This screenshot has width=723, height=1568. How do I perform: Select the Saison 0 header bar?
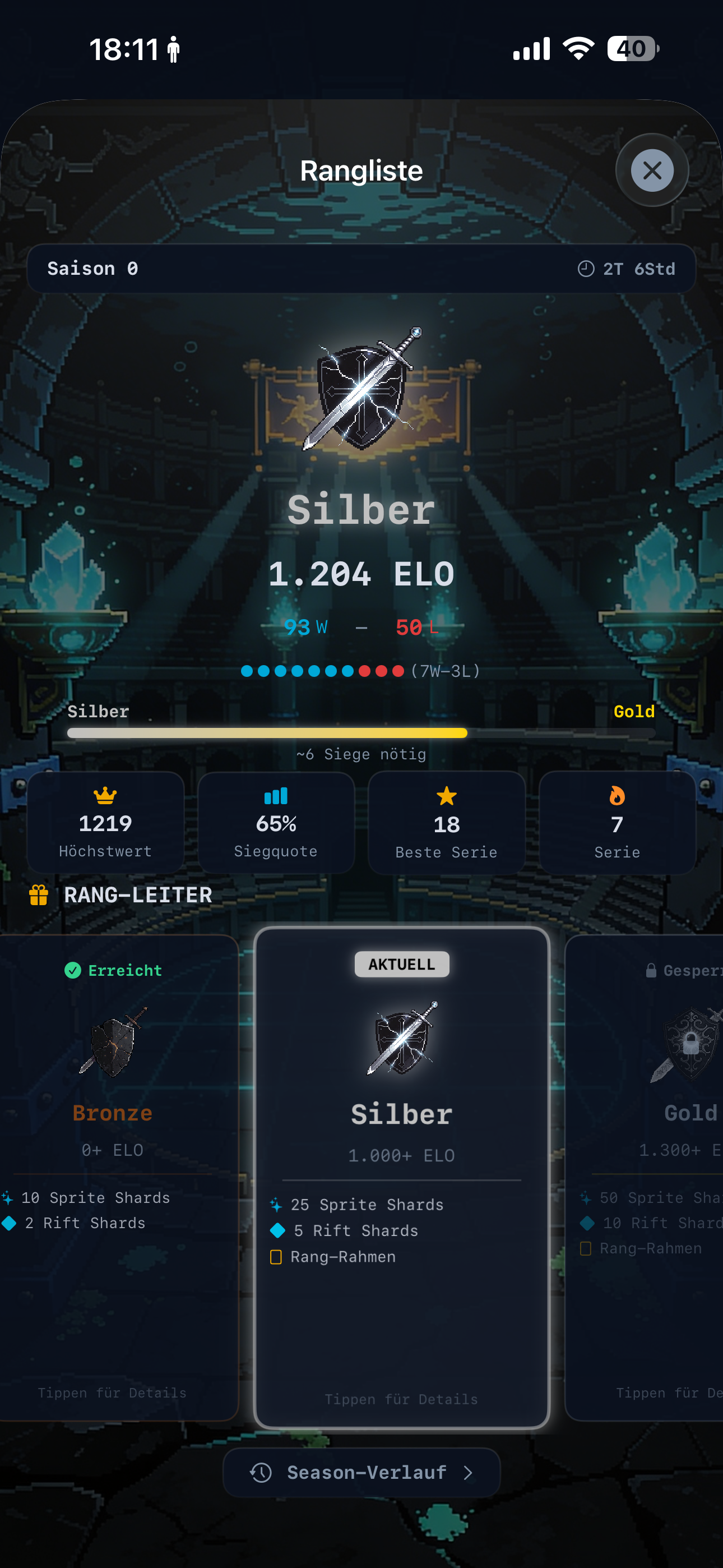[361, 269]
